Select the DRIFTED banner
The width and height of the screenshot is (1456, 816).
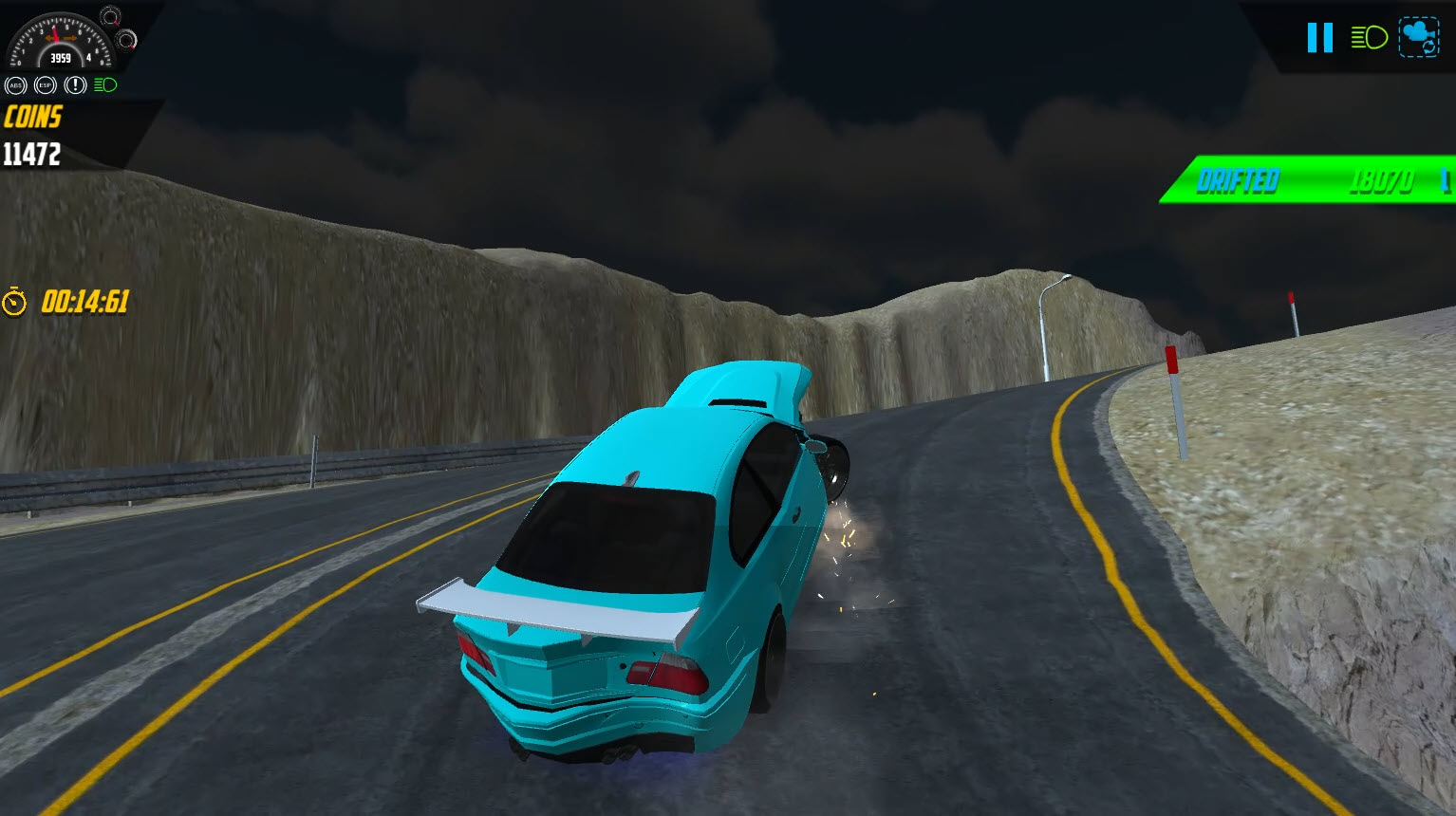(x=1239, y=179)
